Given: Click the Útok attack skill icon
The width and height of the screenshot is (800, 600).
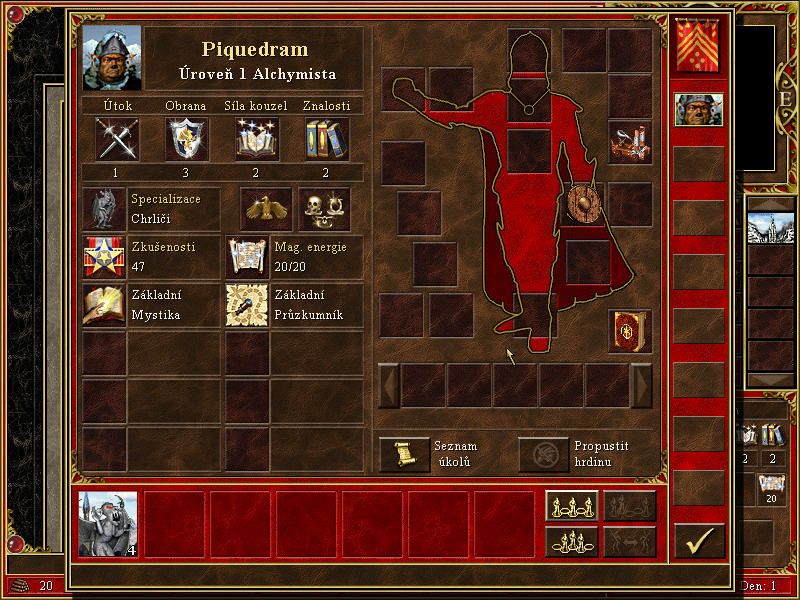Looking at the screenshot, I should (117, 138).
